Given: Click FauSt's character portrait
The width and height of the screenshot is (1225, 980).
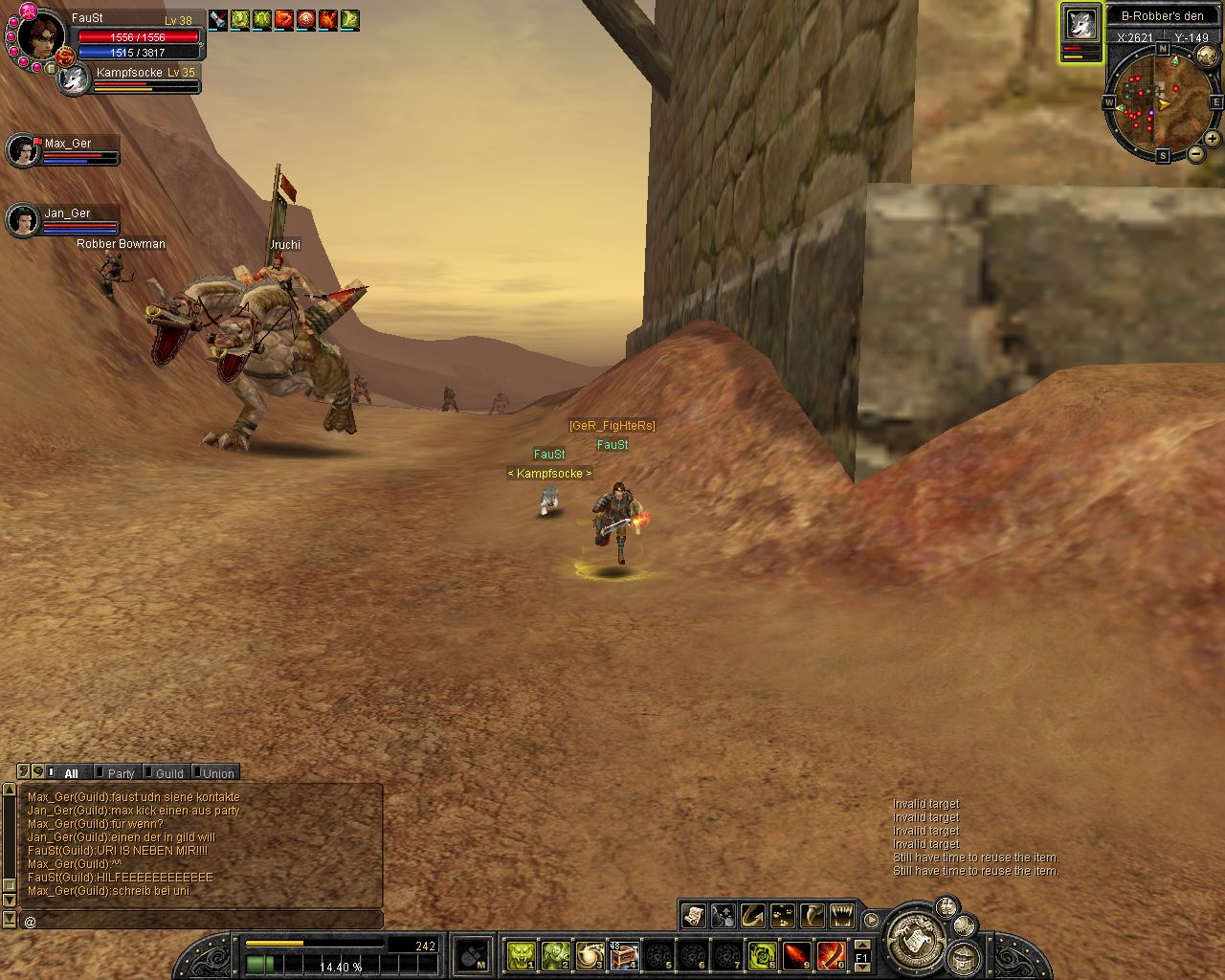Looking at the screenshot, I should [42, 35].
